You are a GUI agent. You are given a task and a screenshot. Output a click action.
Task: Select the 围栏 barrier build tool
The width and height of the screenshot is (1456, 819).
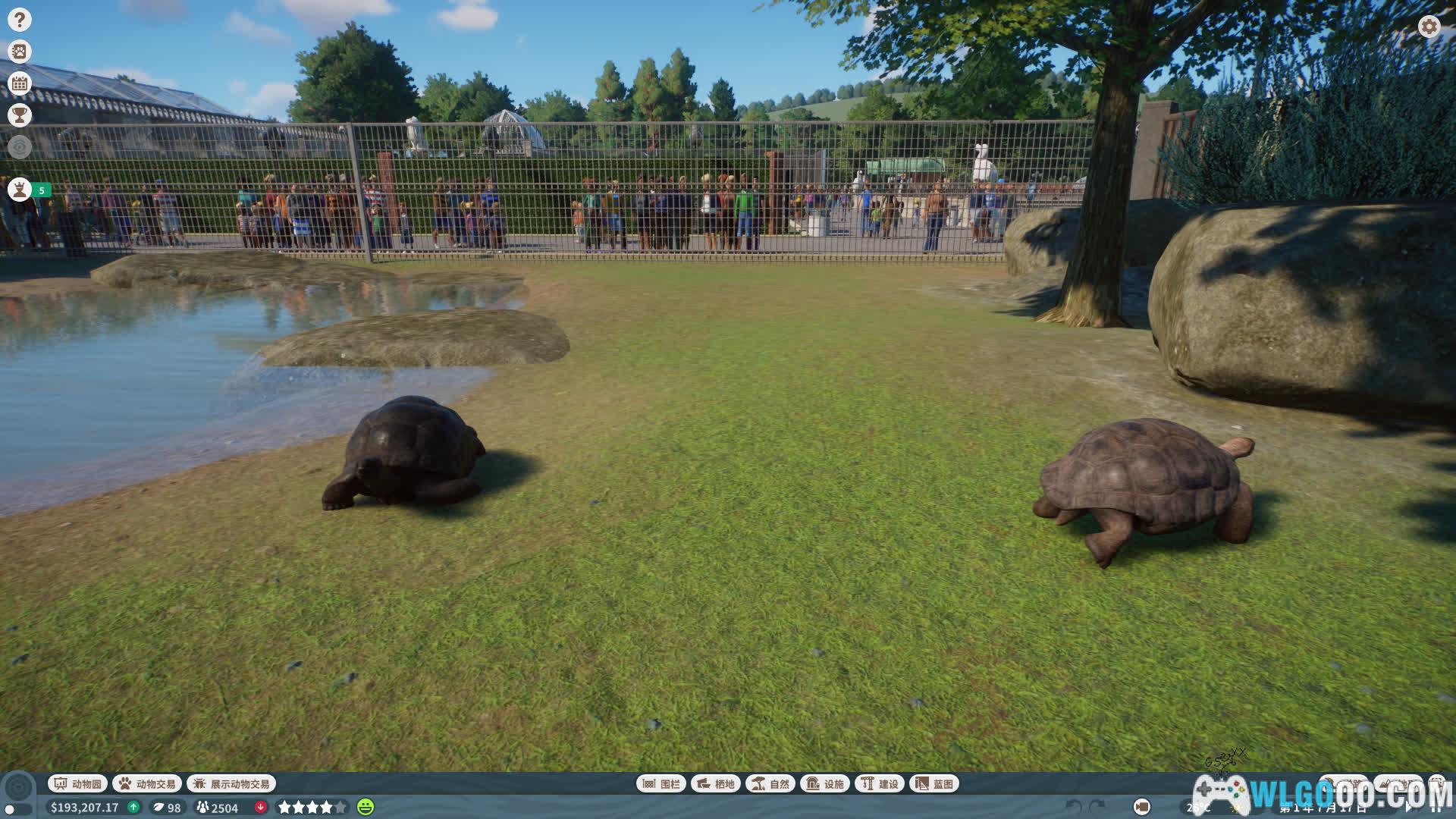[x=661, y=783]
